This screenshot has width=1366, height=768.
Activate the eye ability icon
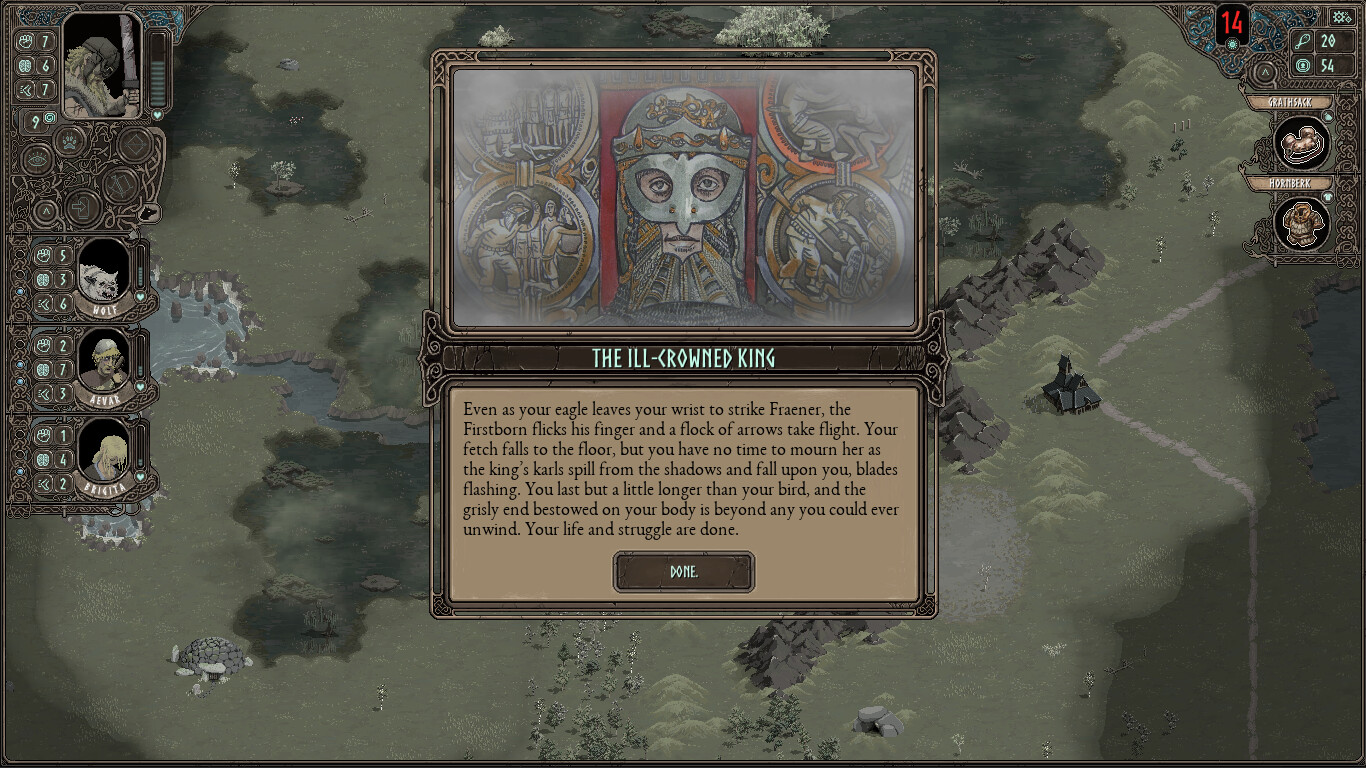[37, 159]
